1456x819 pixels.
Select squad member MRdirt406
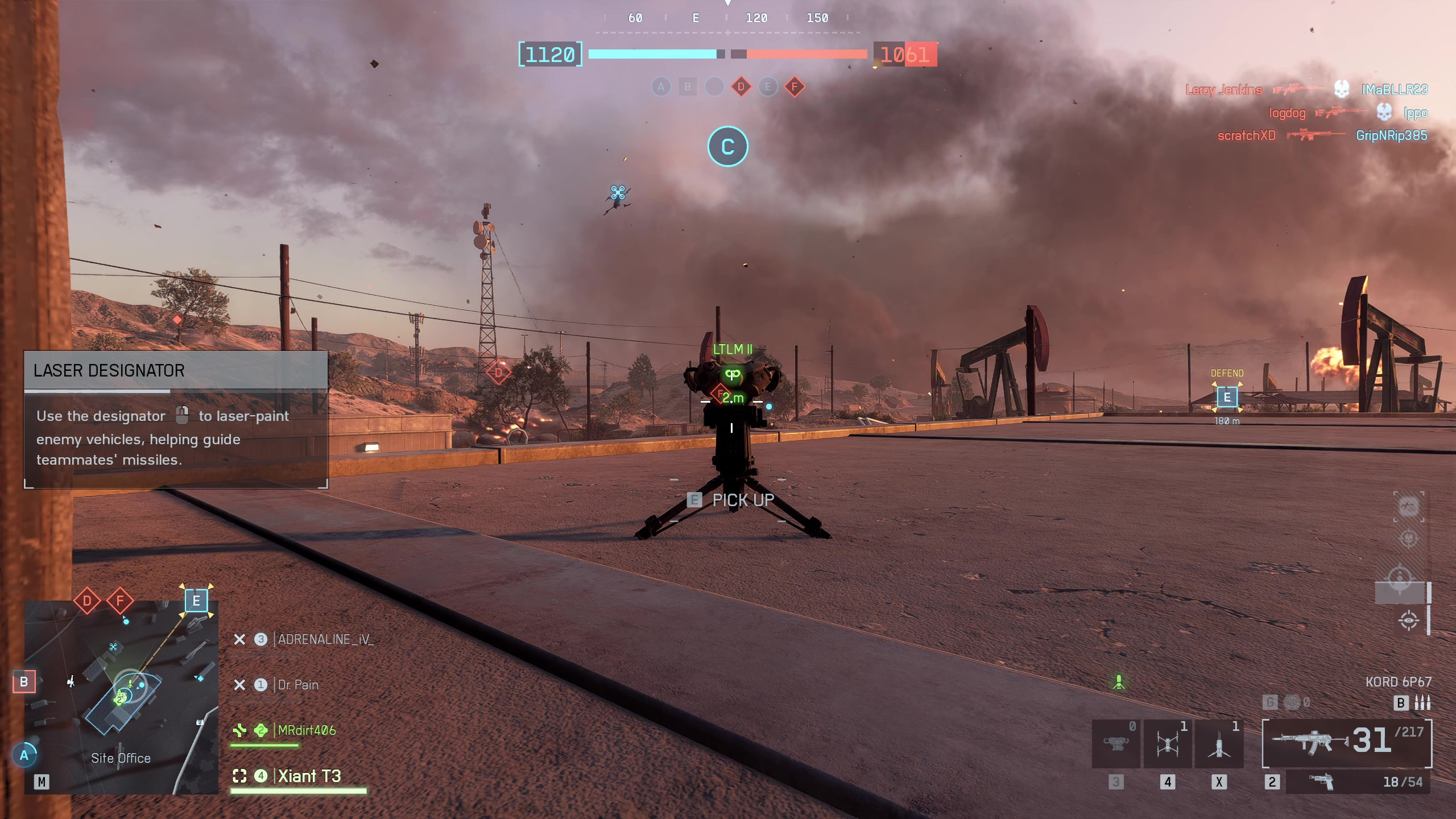(x=306, y=730)
